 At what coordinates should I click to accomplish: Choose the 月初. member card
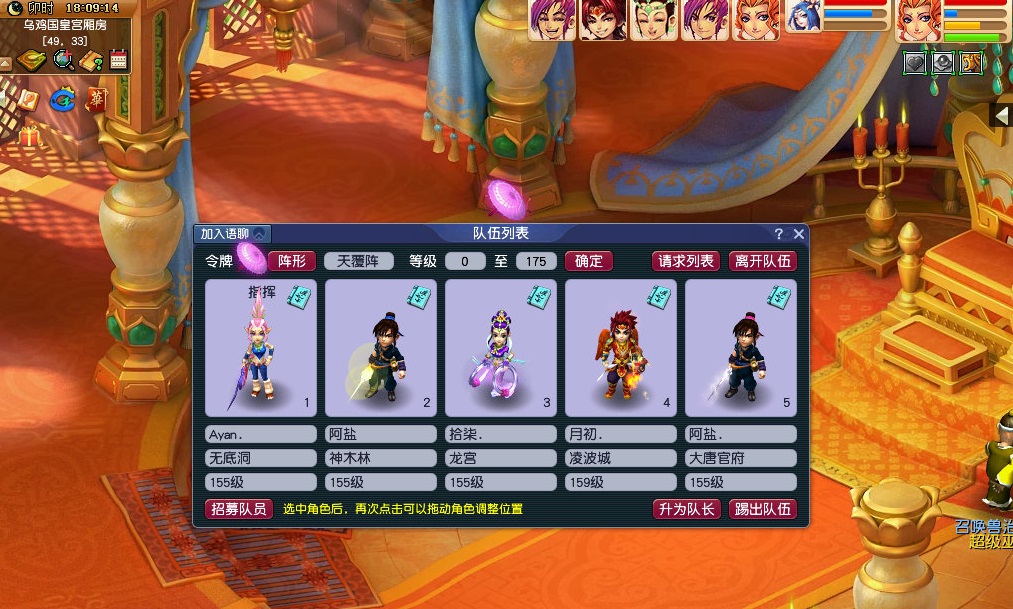point(620,348)
